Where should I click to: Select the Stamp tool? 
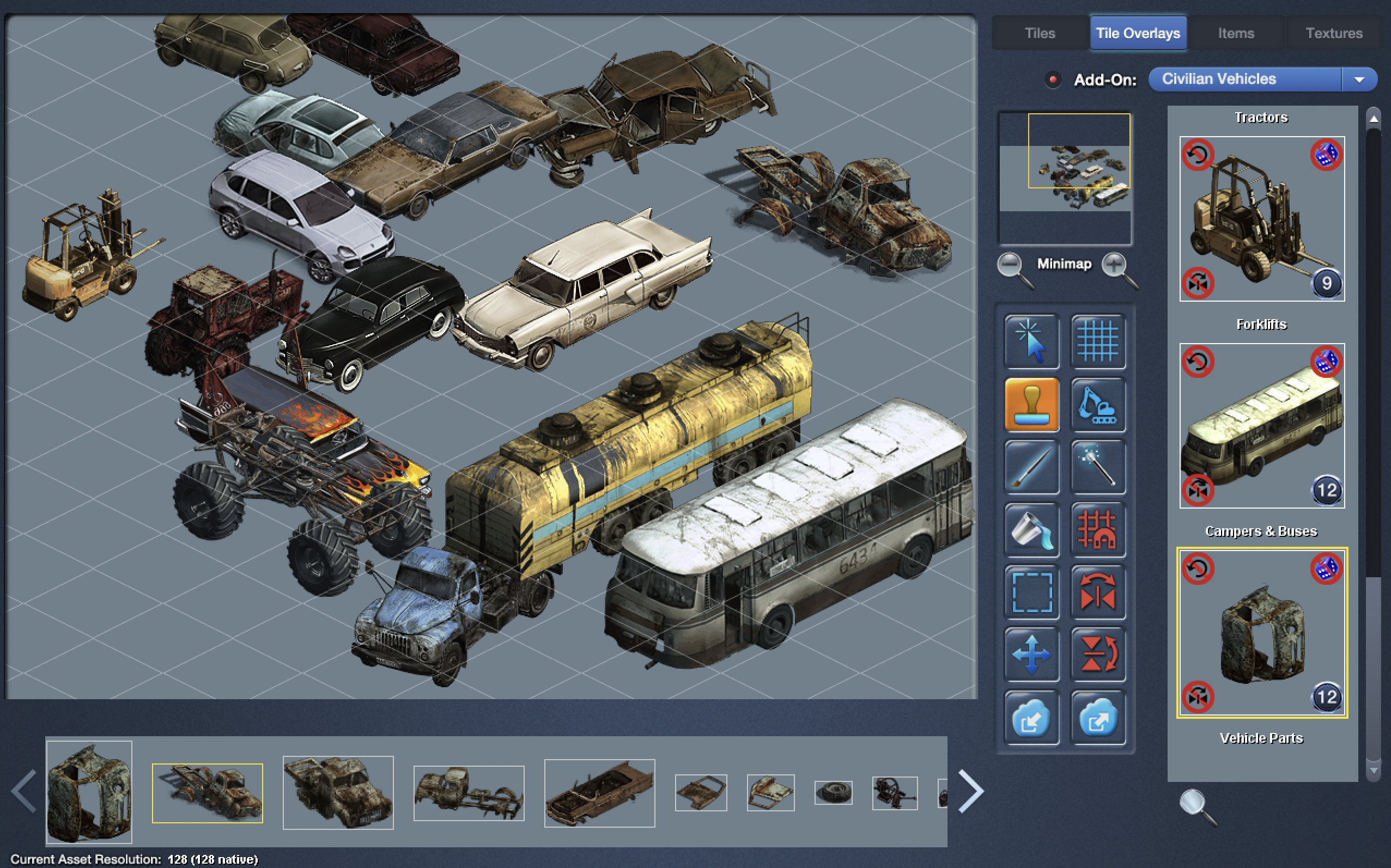pos(1031,405)
